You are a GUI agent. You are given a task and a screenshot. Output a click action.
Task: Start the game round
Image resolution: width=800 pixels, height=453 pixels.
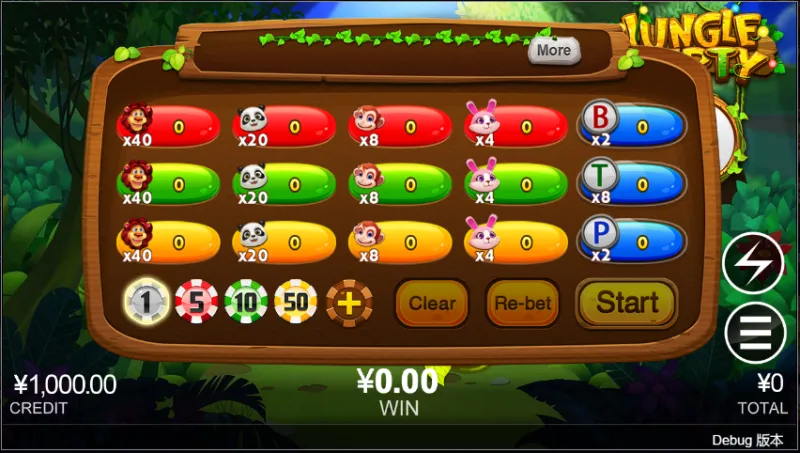pos(627,303)
